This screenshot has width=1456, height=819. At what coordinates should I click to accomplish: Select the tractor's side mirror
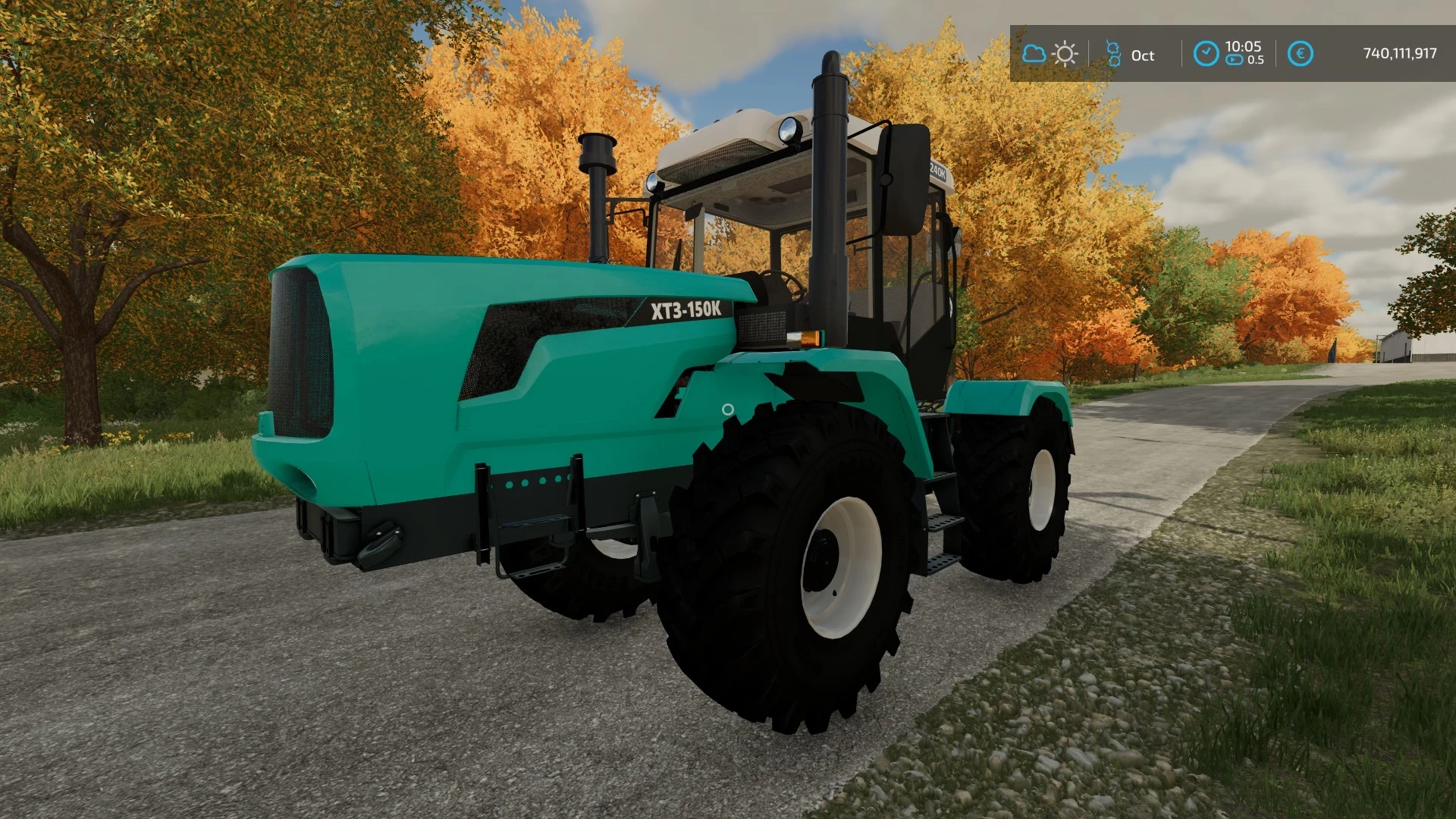pyautogui.click(x=902, y=178)
